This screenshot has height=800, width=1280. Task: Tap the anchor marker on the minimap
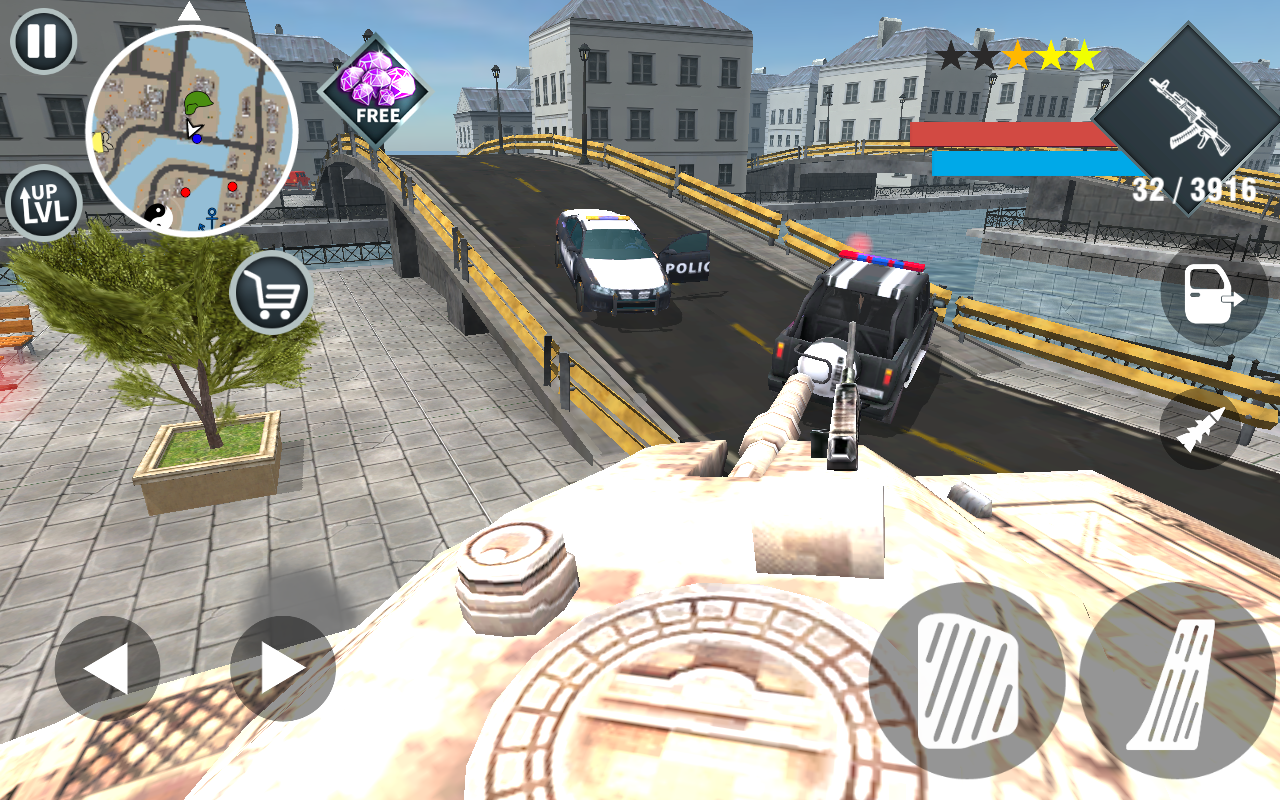211,218
